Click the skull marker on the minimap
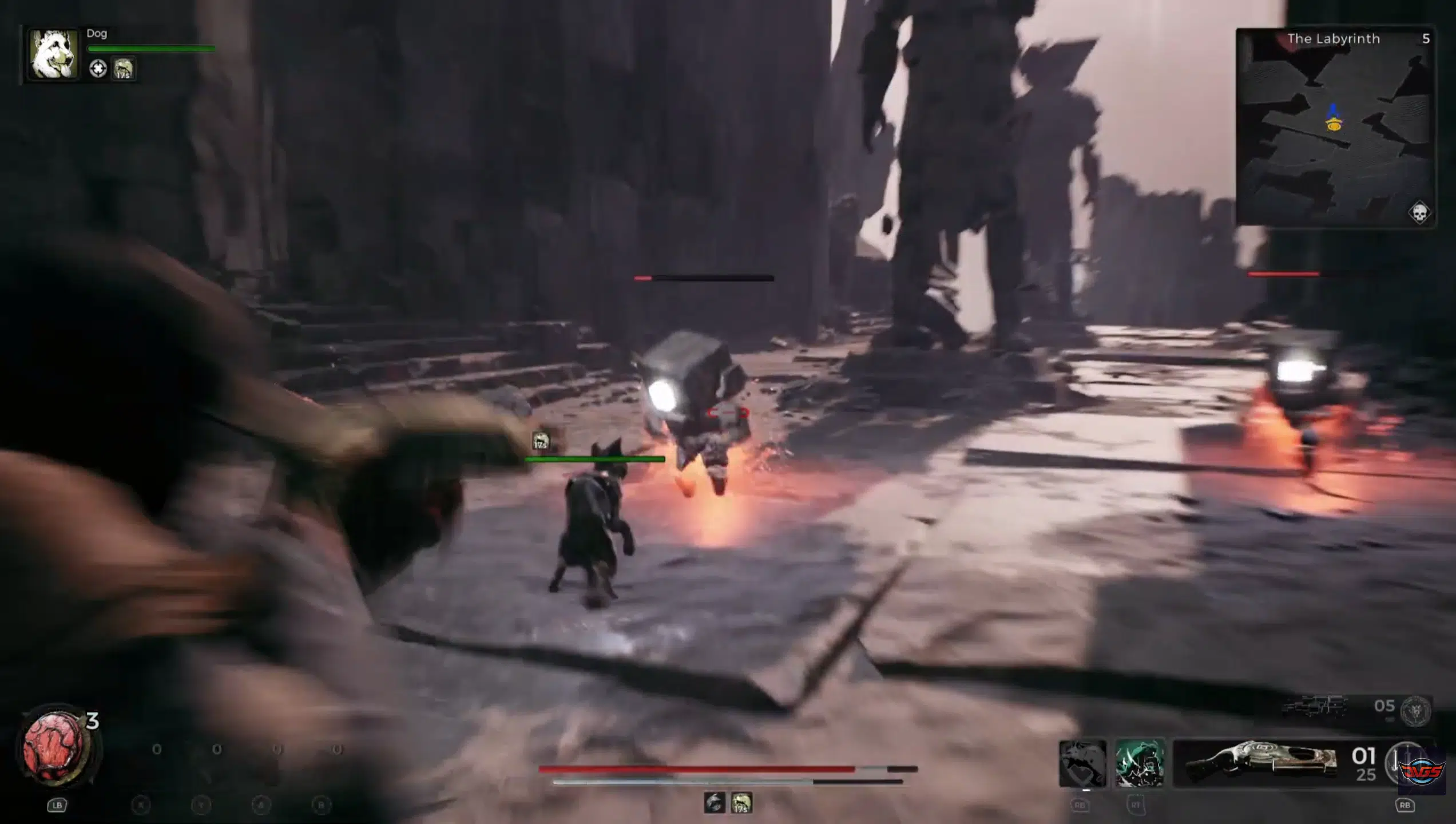Screen dimensions: 1456x824 (x=1419, y=213)
